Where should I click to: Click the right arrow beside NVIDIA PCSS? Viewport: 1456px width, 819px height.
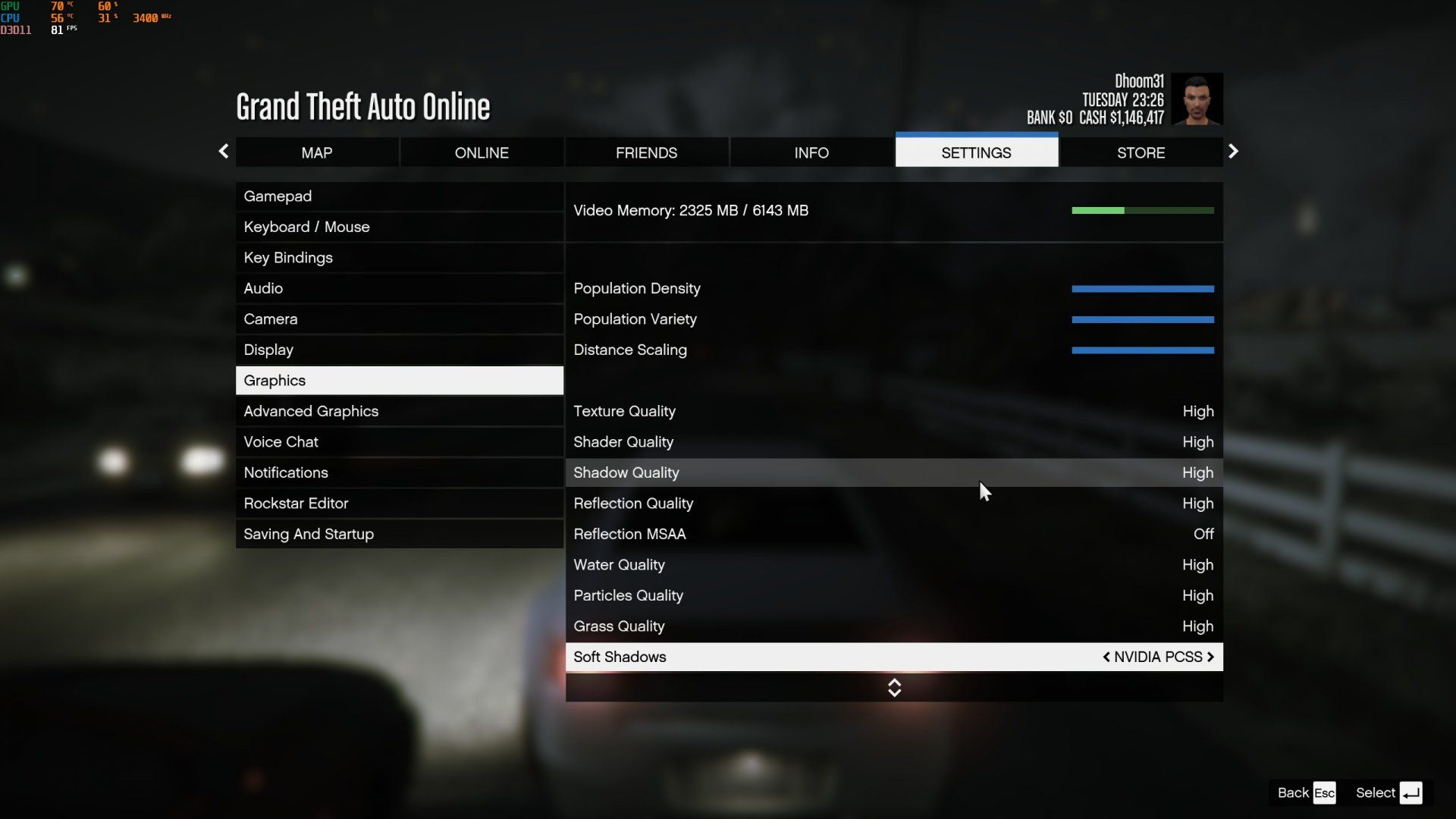click(x=1210, y=657)
